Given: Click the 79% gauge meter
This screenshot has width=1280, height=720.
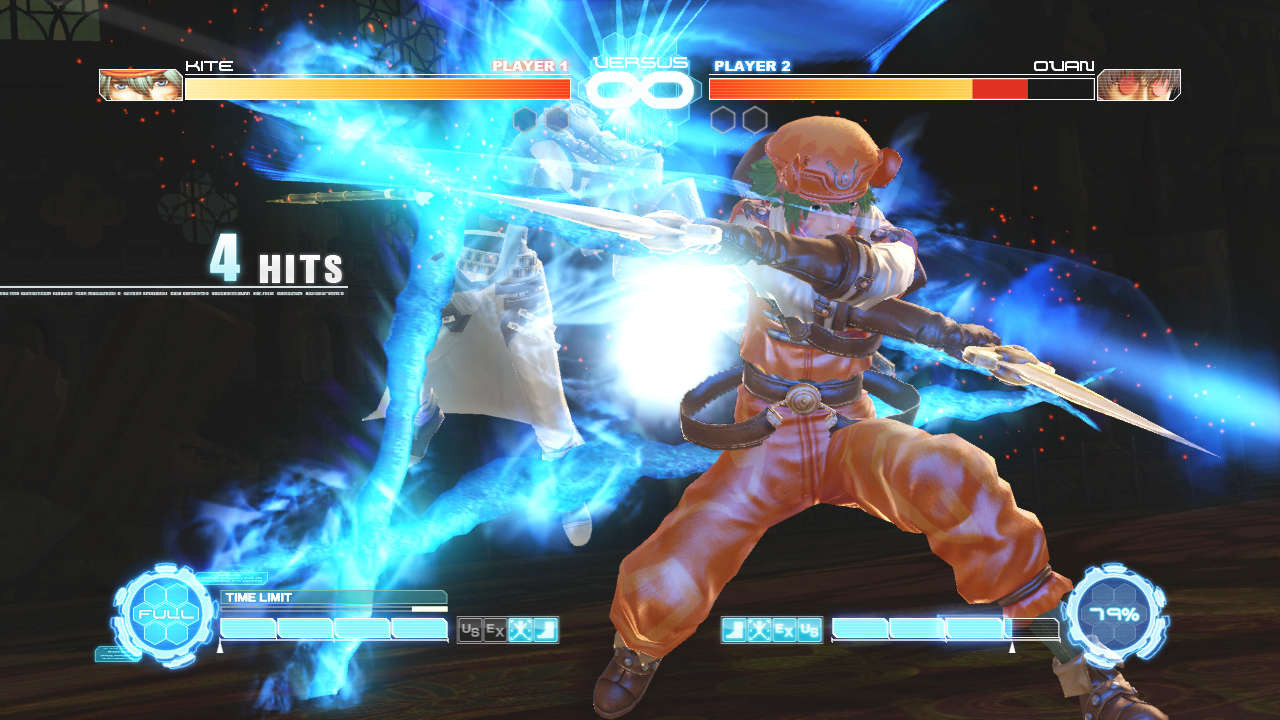Looking at the screenshot, I should point(1117,613).
